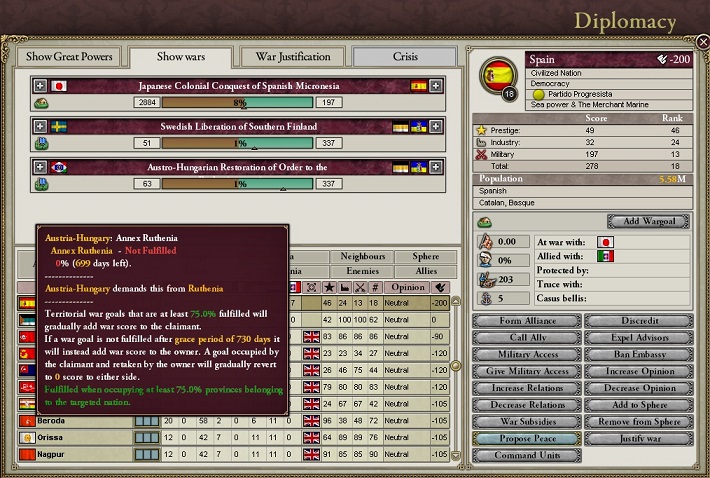Select the Discredit action
Viewport: 710px width, 478px height.
point(637,321)
